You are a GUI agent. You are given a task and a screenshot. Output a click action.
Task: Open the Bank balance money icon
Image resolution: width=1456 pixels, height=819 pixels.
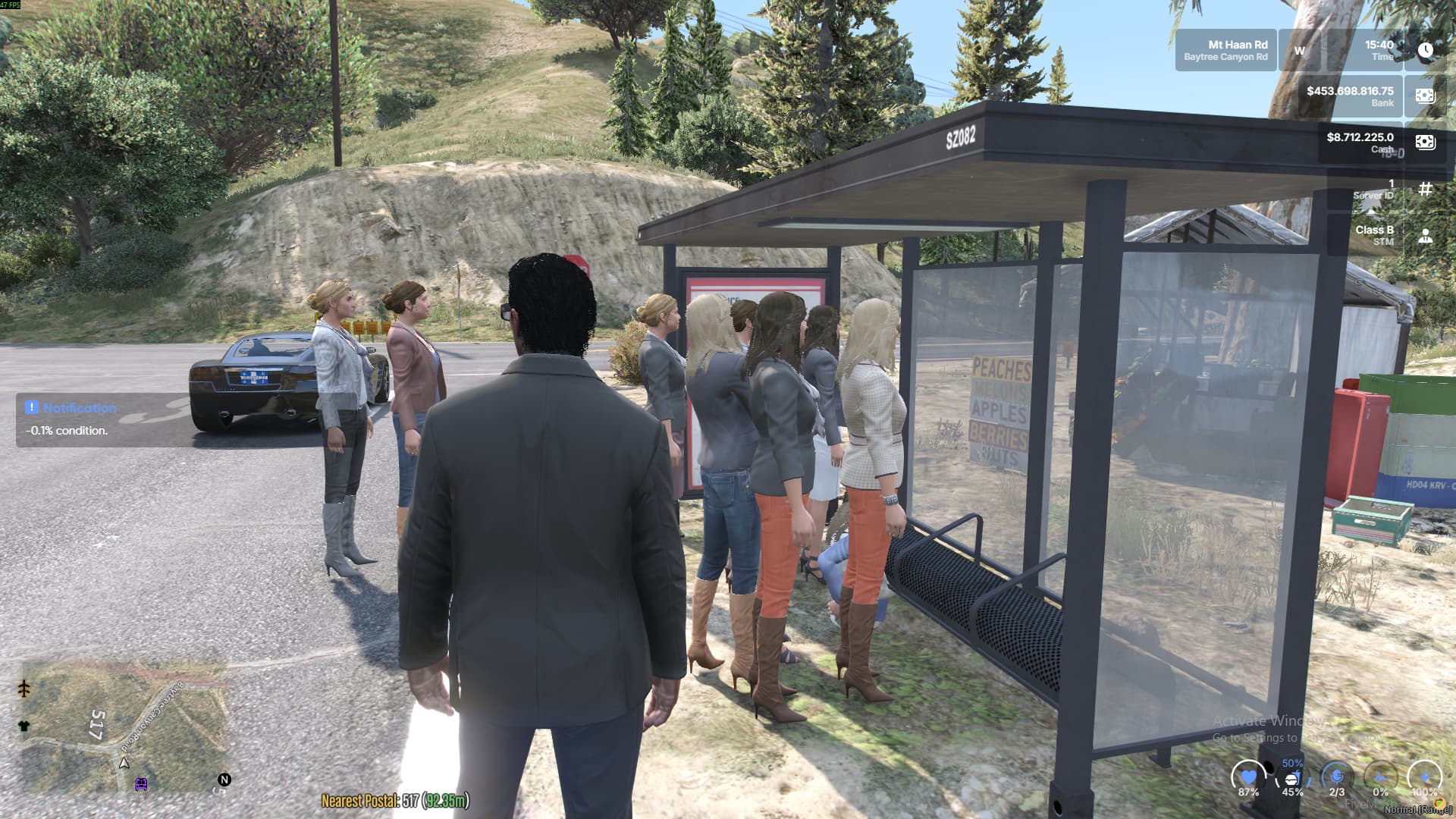point(1426,96)
